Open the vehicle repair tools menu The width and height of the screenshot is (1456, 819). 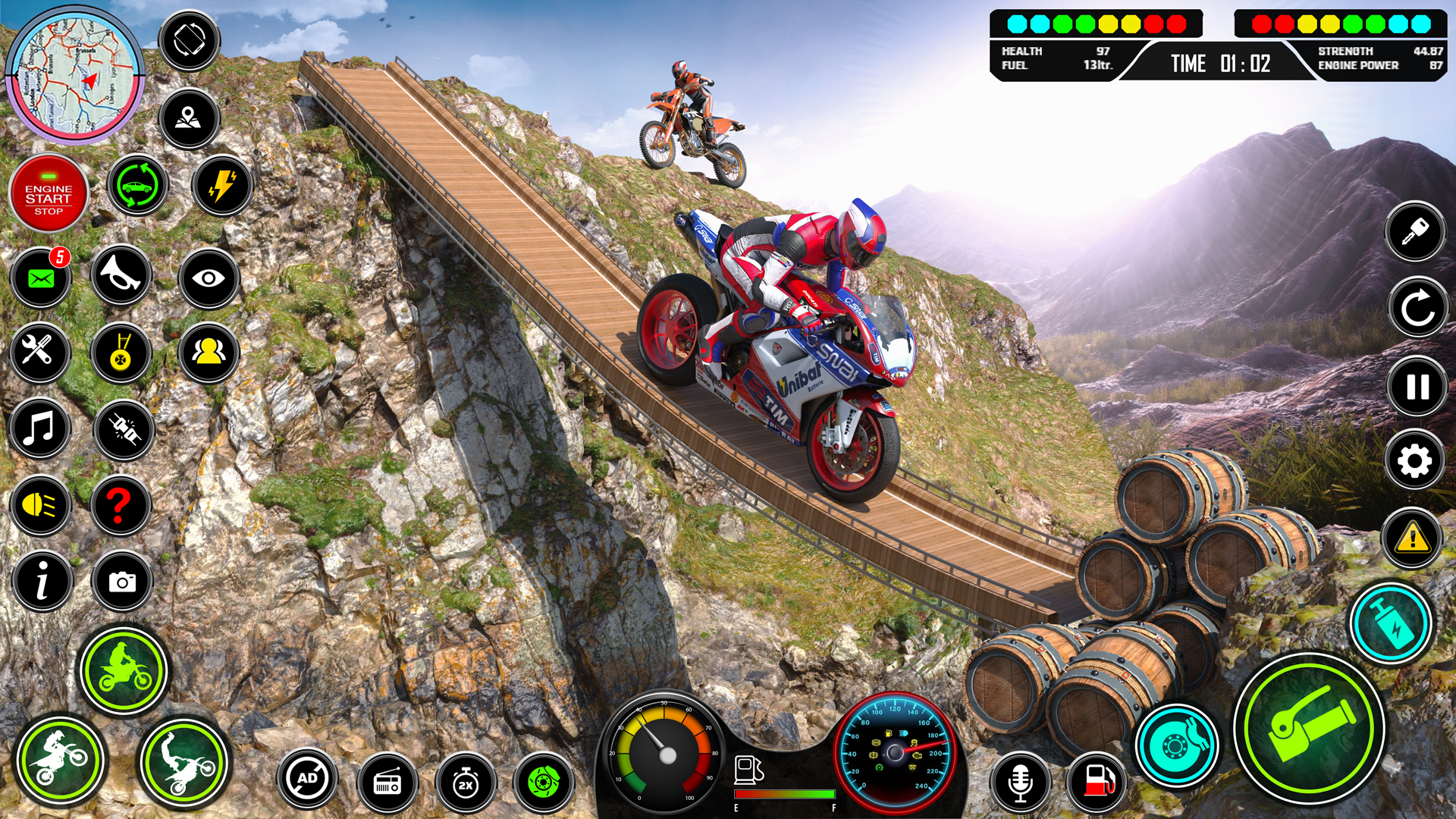pyautogui.click(x=42, y=354)
